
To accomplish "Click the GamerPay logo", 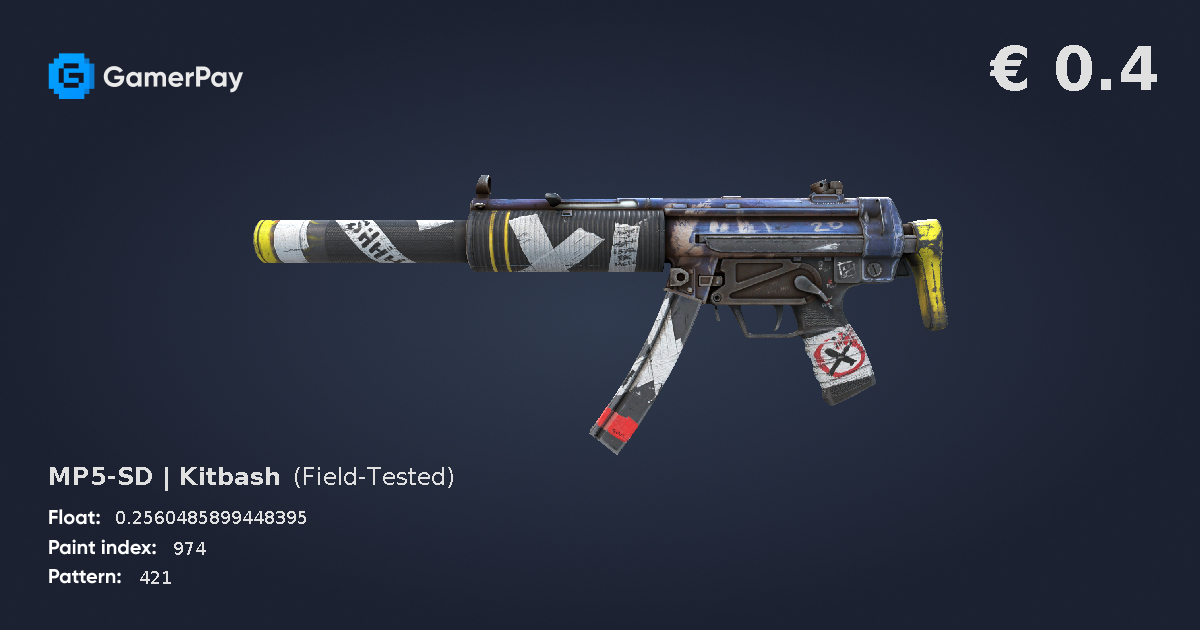I will click(x=146, y=77).
